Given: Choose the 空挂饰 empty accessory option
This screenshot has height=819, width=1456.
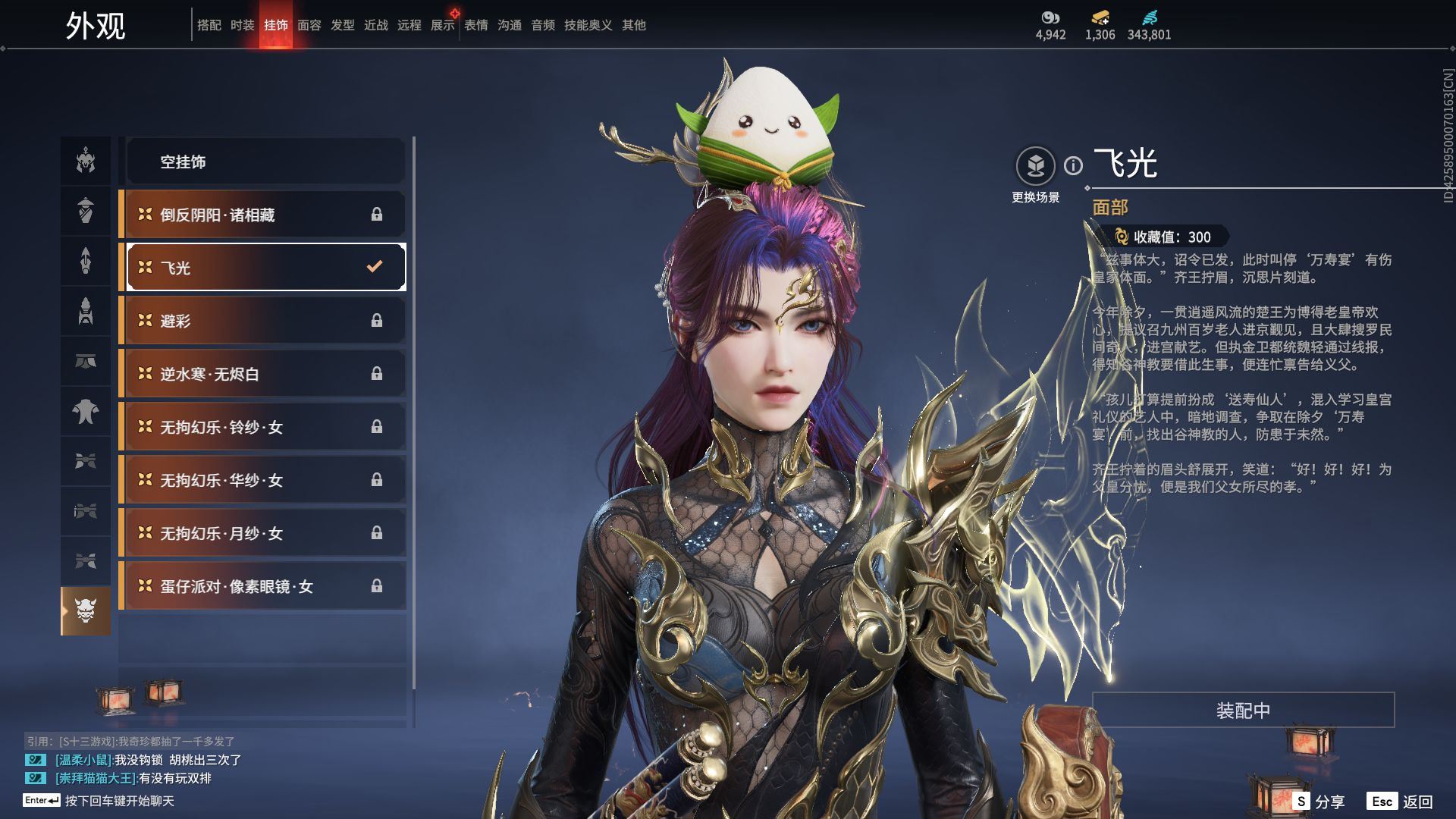Looking at the screenshot, I should coord(265,162).
